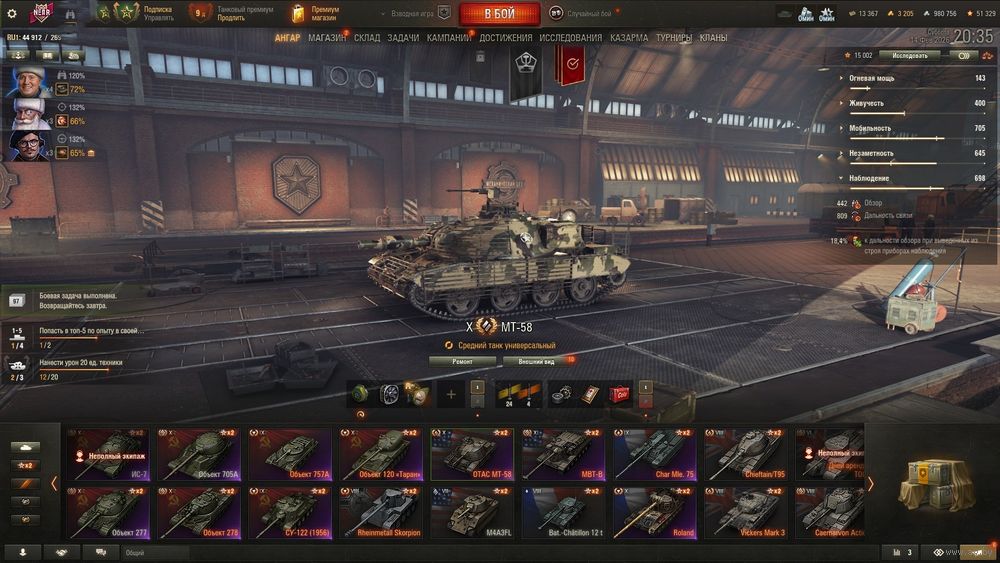The image size is (1000, 563).
Task: Choose the Объект 277 tank tile
Action: coord(106,511)
